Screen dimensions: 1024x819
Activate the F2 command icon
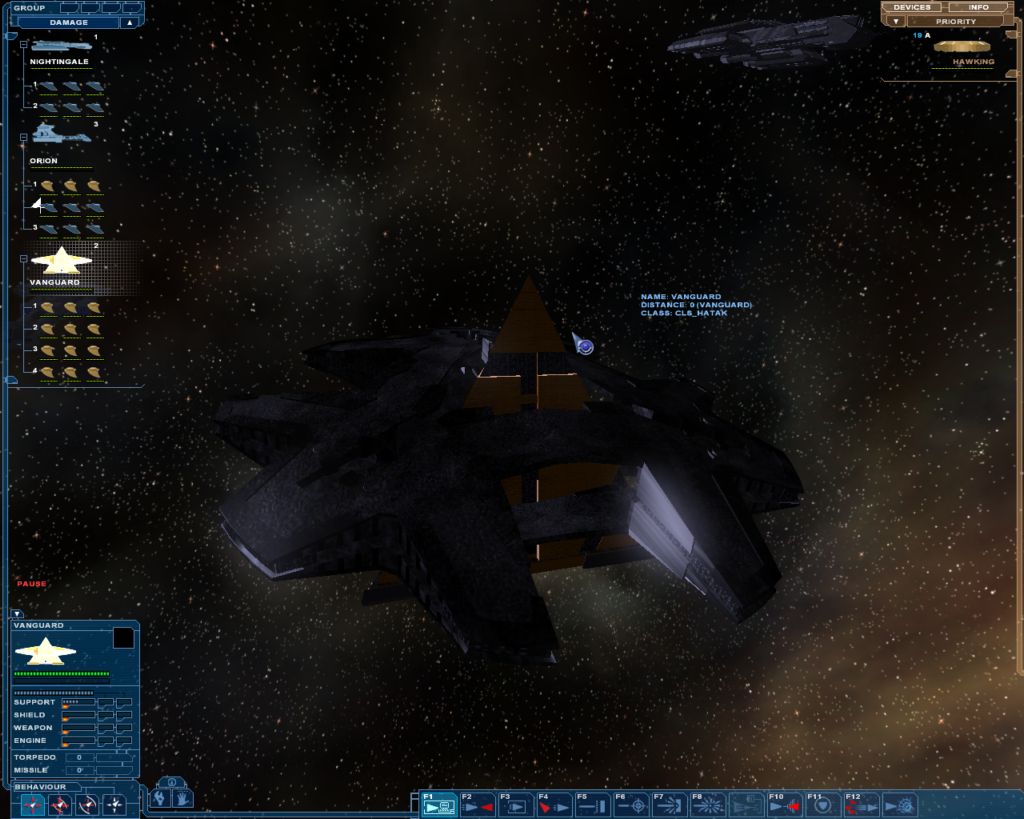pyautogui.click(x=479, y=805)
